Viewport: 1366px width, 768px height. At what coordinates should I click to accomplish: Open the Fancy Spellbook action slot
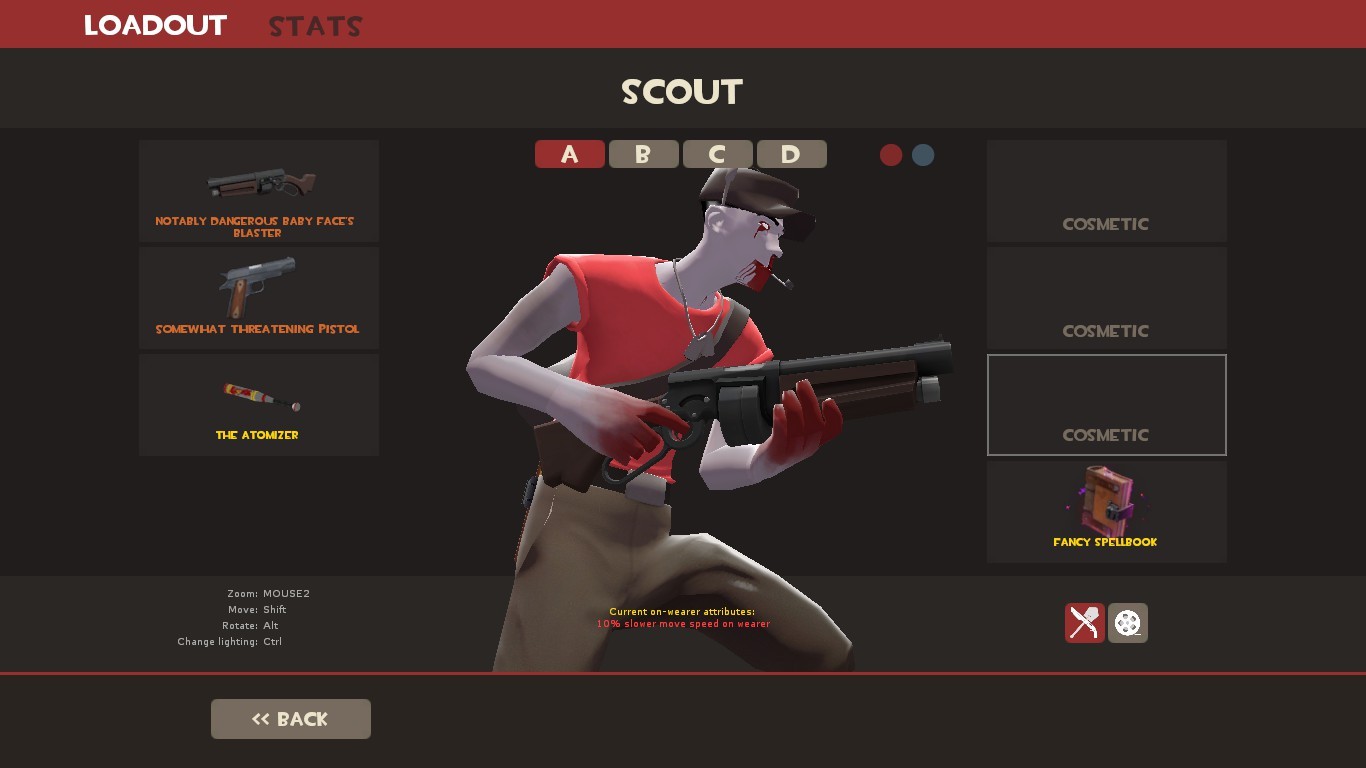pos(1106,510)
